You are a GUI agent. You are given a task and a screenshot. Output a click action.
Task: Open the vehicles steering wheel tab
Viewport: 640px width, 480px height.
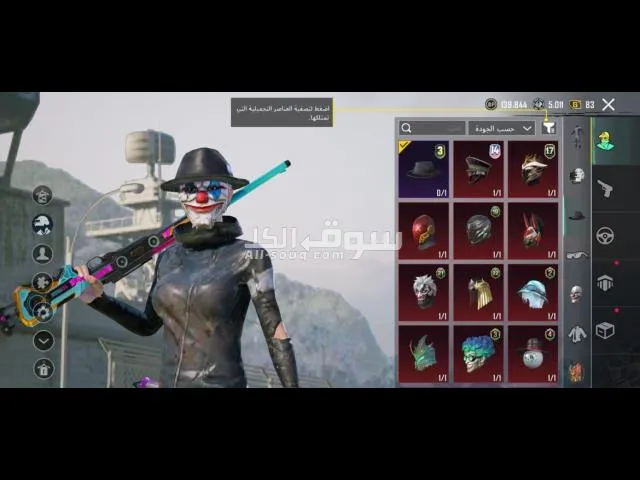[605, 236]
